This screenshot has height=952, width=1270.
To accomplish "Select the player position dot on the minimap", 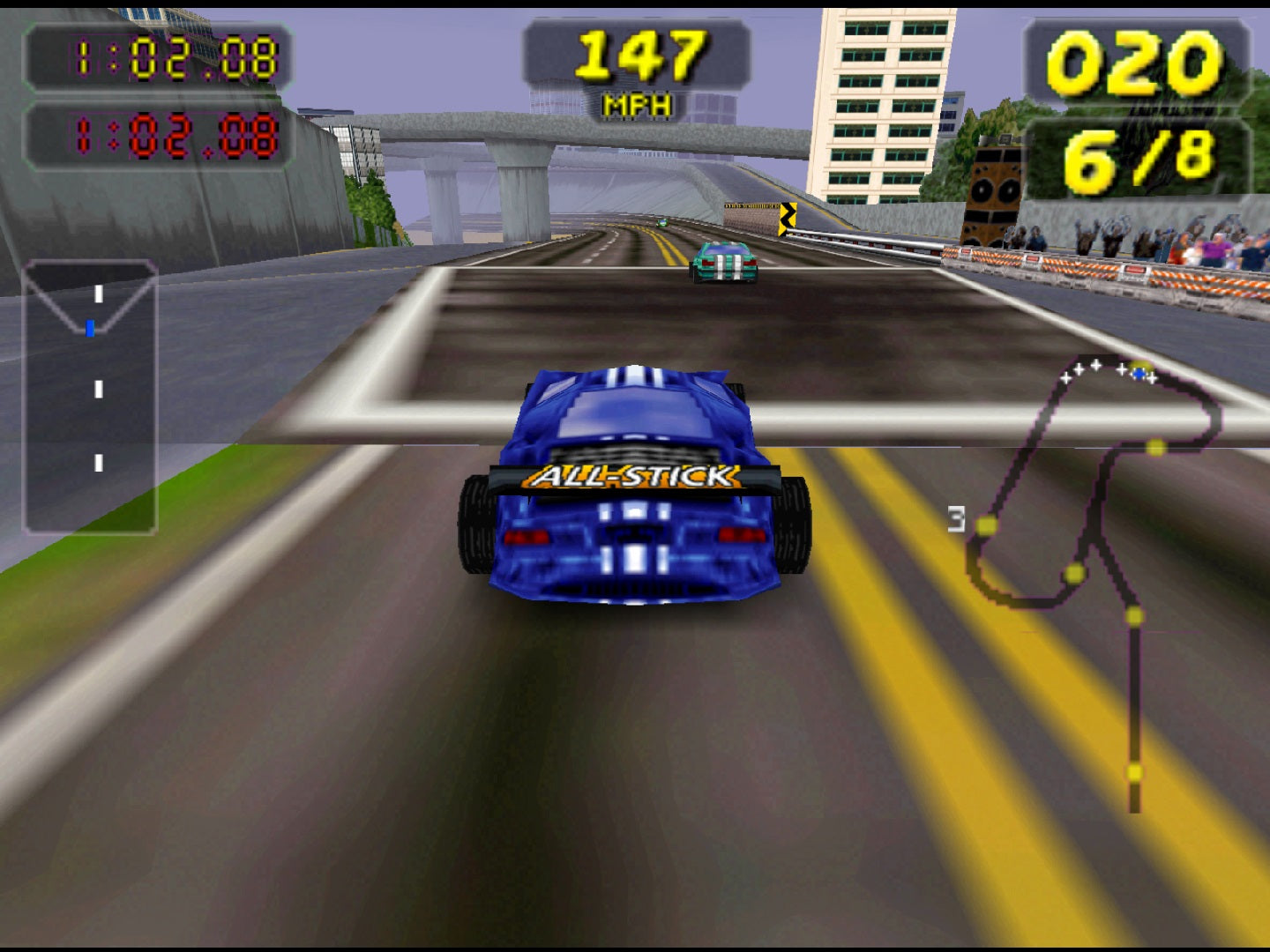I will tap(1141, 373).
